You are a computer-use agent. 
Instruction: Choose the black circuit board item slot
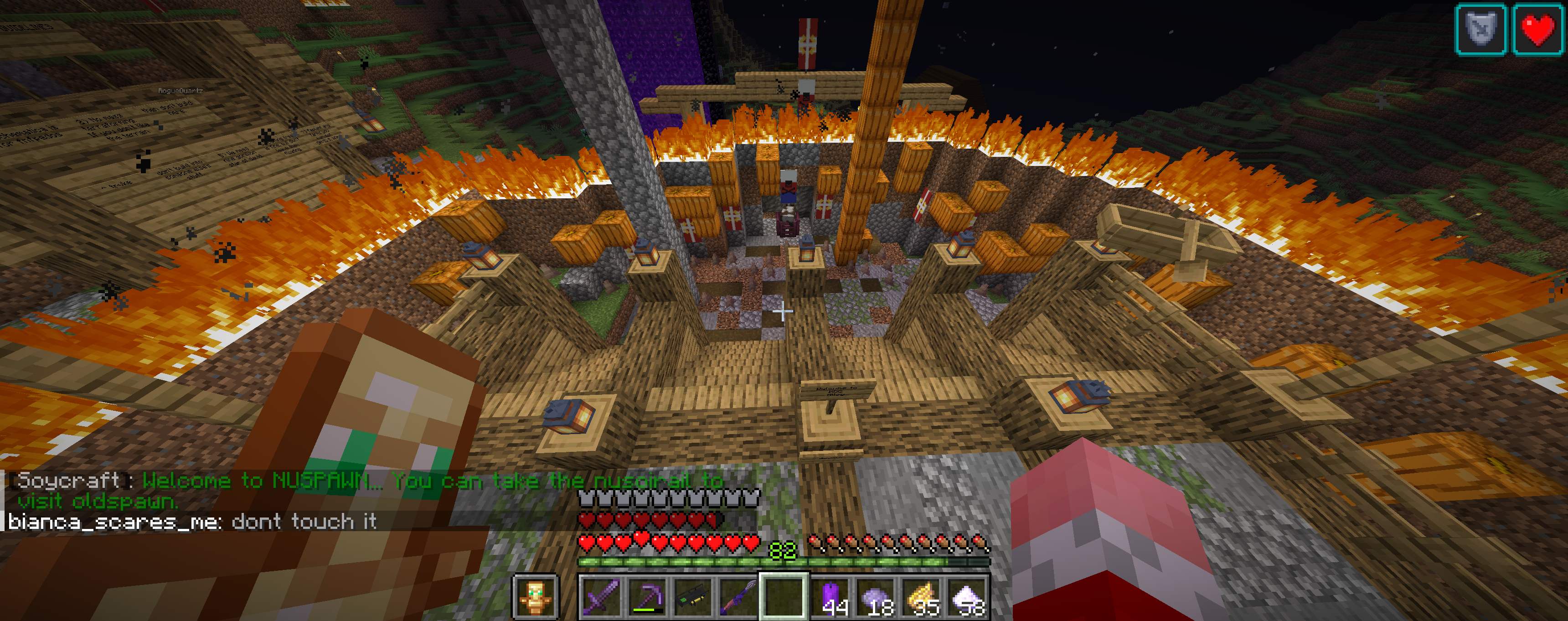coord(692,597)
